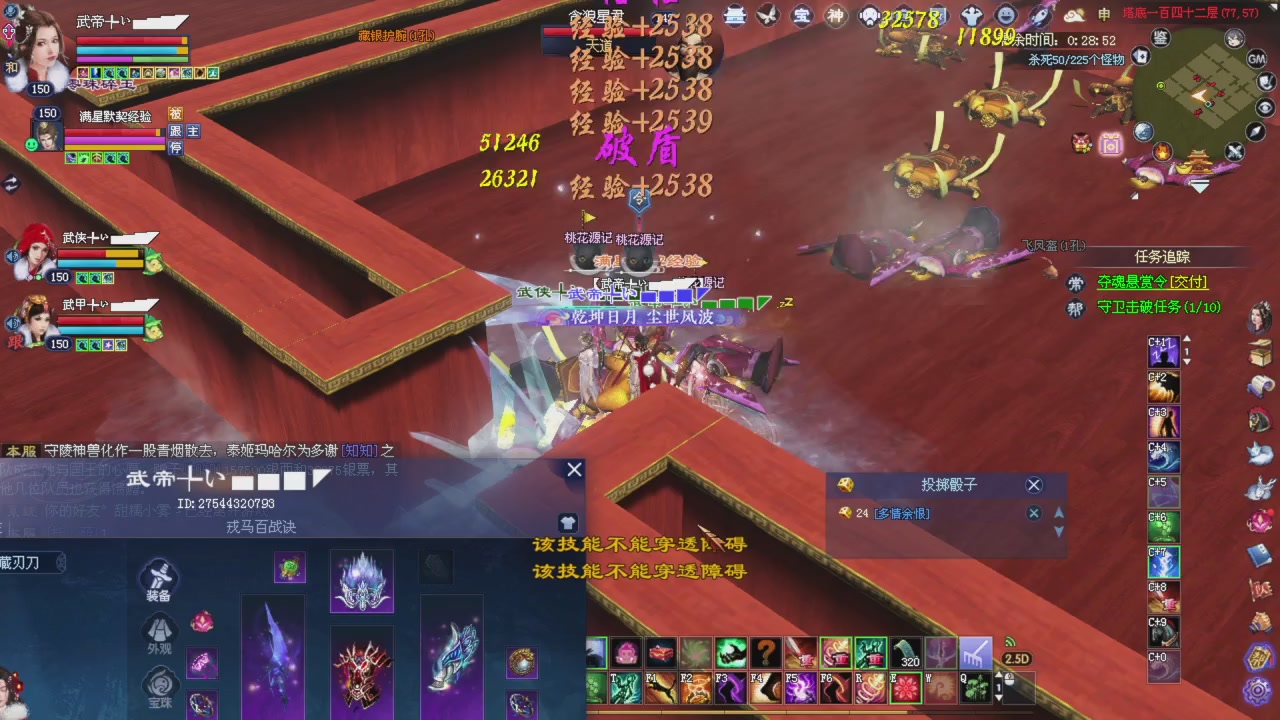This screenshot has height=720, width=1280.
Task: Switch to the 外观 tab in character panel
Action: pos(158,633)
